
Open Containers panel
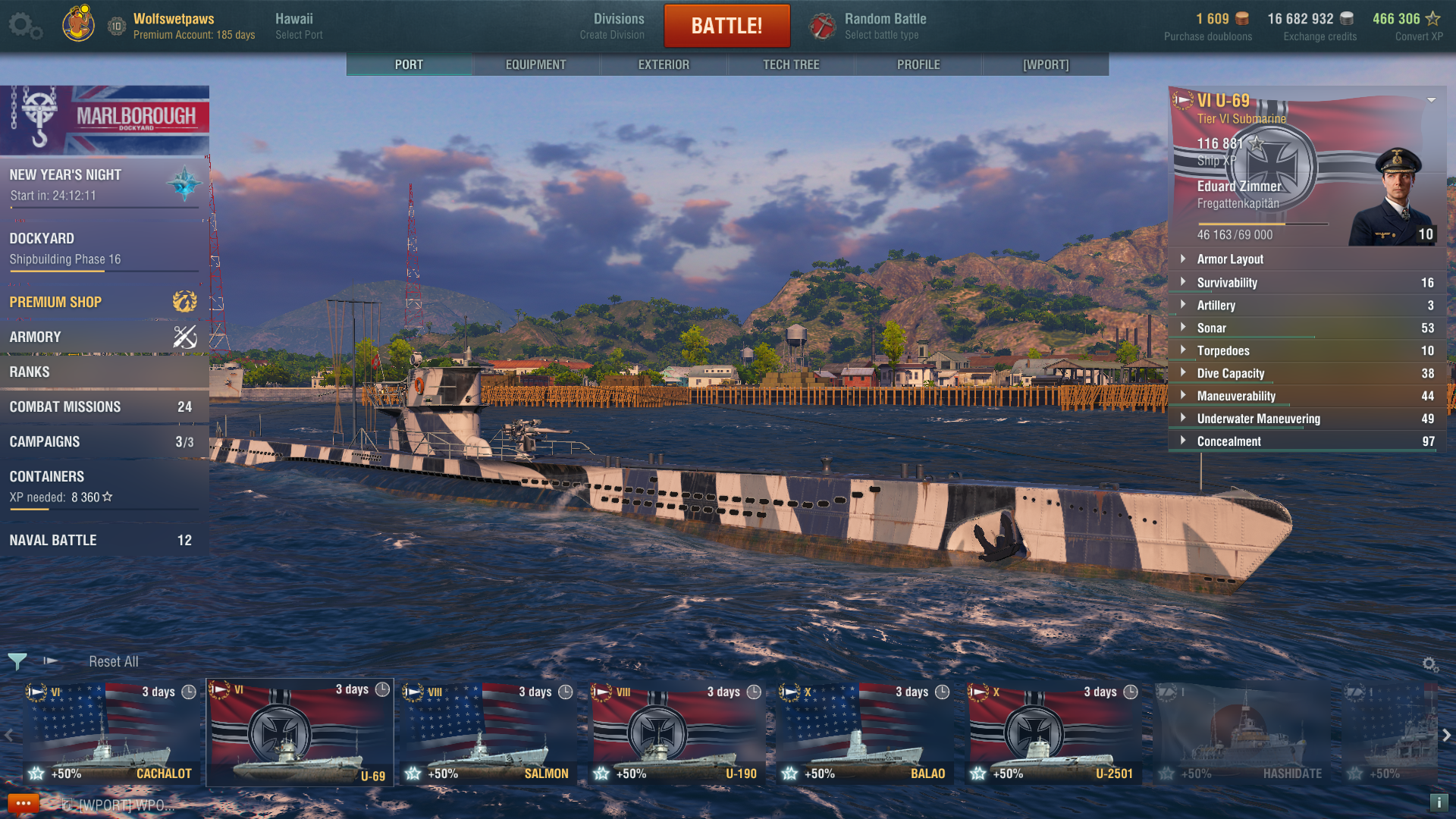(103, 485)
